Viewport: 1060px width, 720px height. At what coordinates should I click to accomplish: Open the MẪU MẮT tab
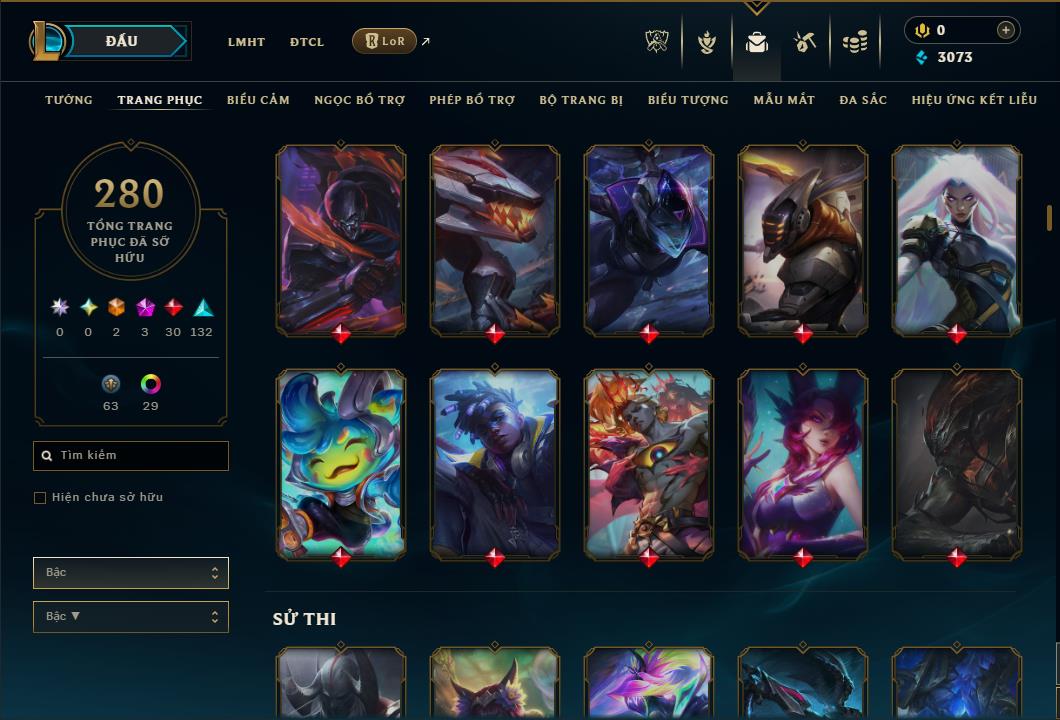784,100
